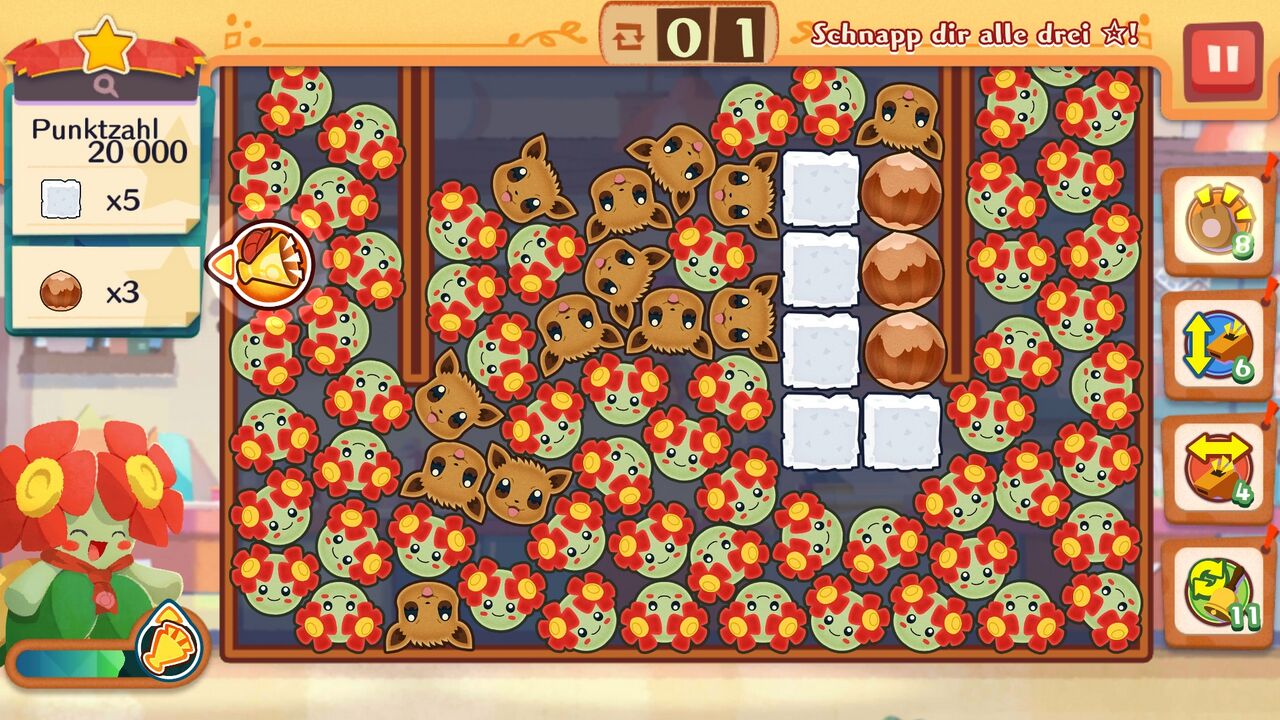Open goal details via the magnifier
The width and height of the screenshot is (1280, 720).
[106, 87]
